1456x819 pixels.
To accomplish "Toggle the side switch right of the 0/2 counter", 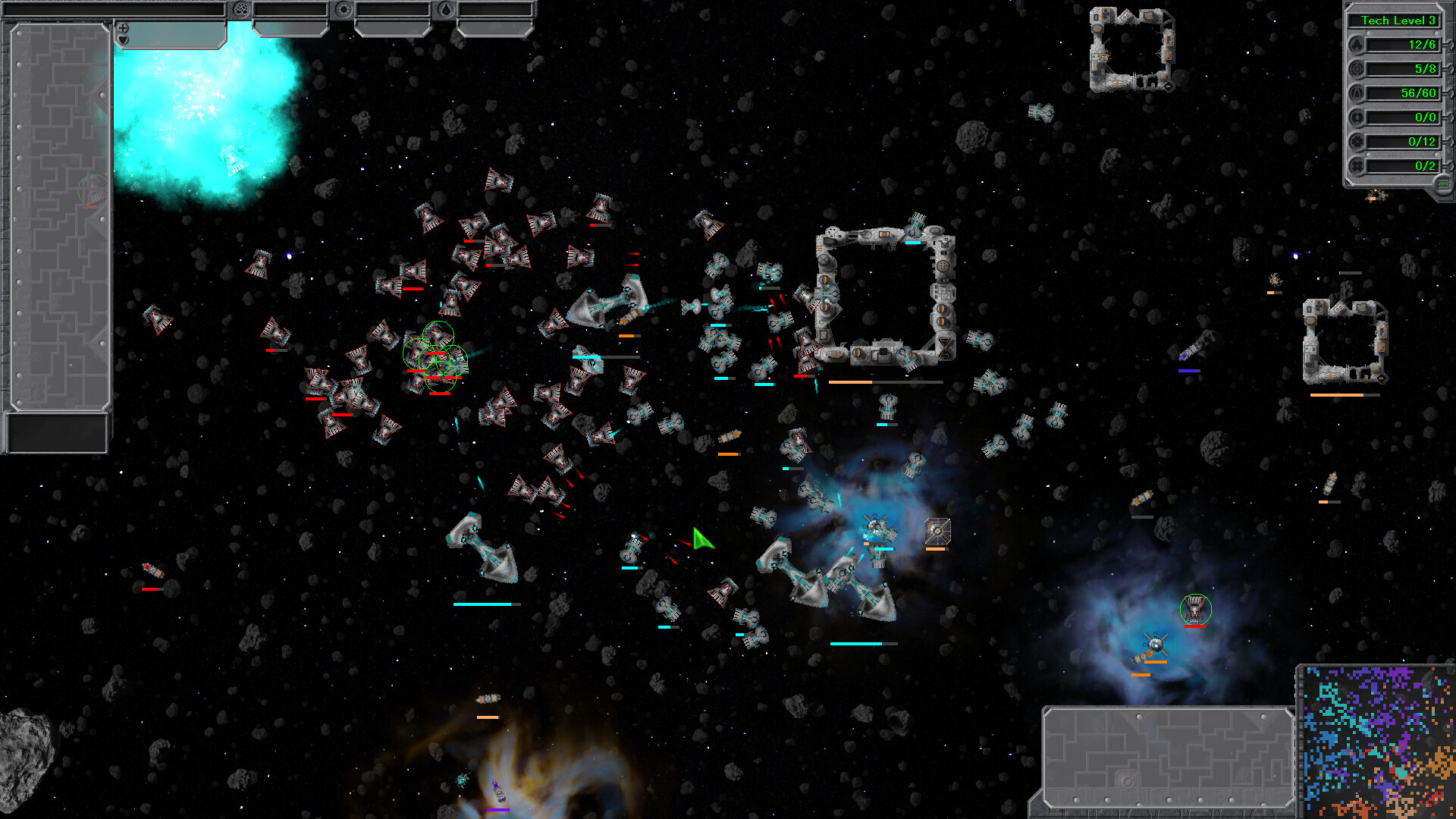I will pos(1450,165).
